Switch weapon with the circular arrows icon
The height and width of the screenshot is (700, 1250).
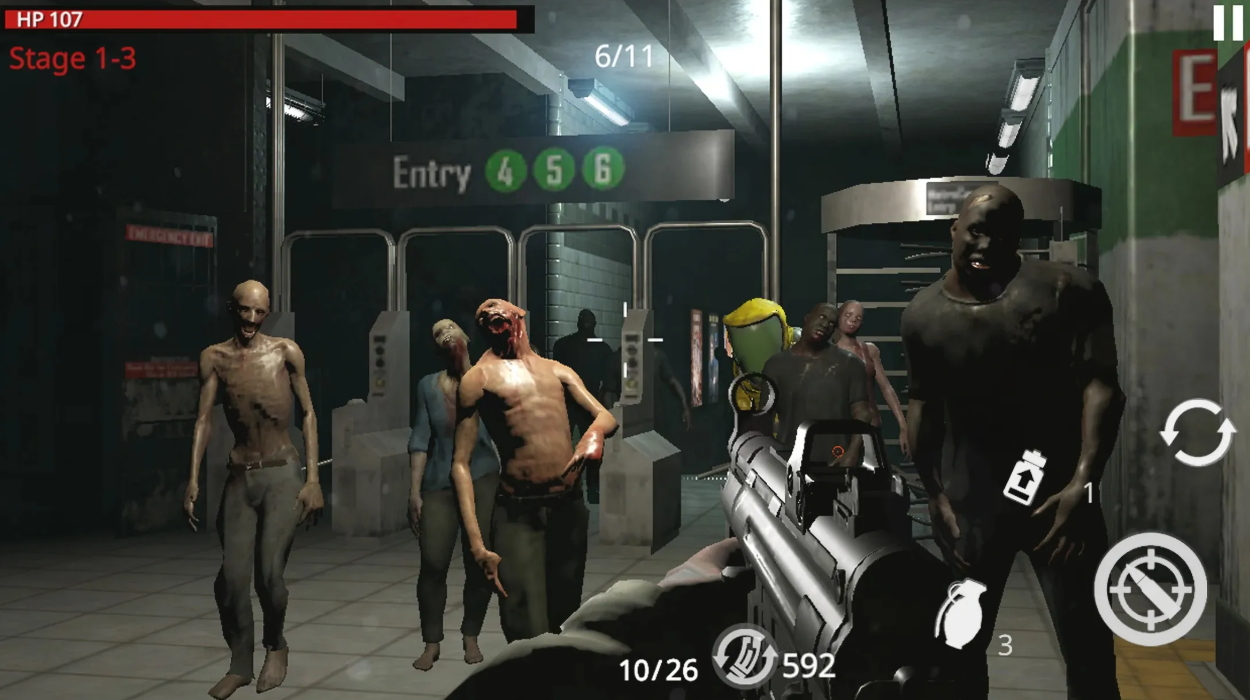1196,432
